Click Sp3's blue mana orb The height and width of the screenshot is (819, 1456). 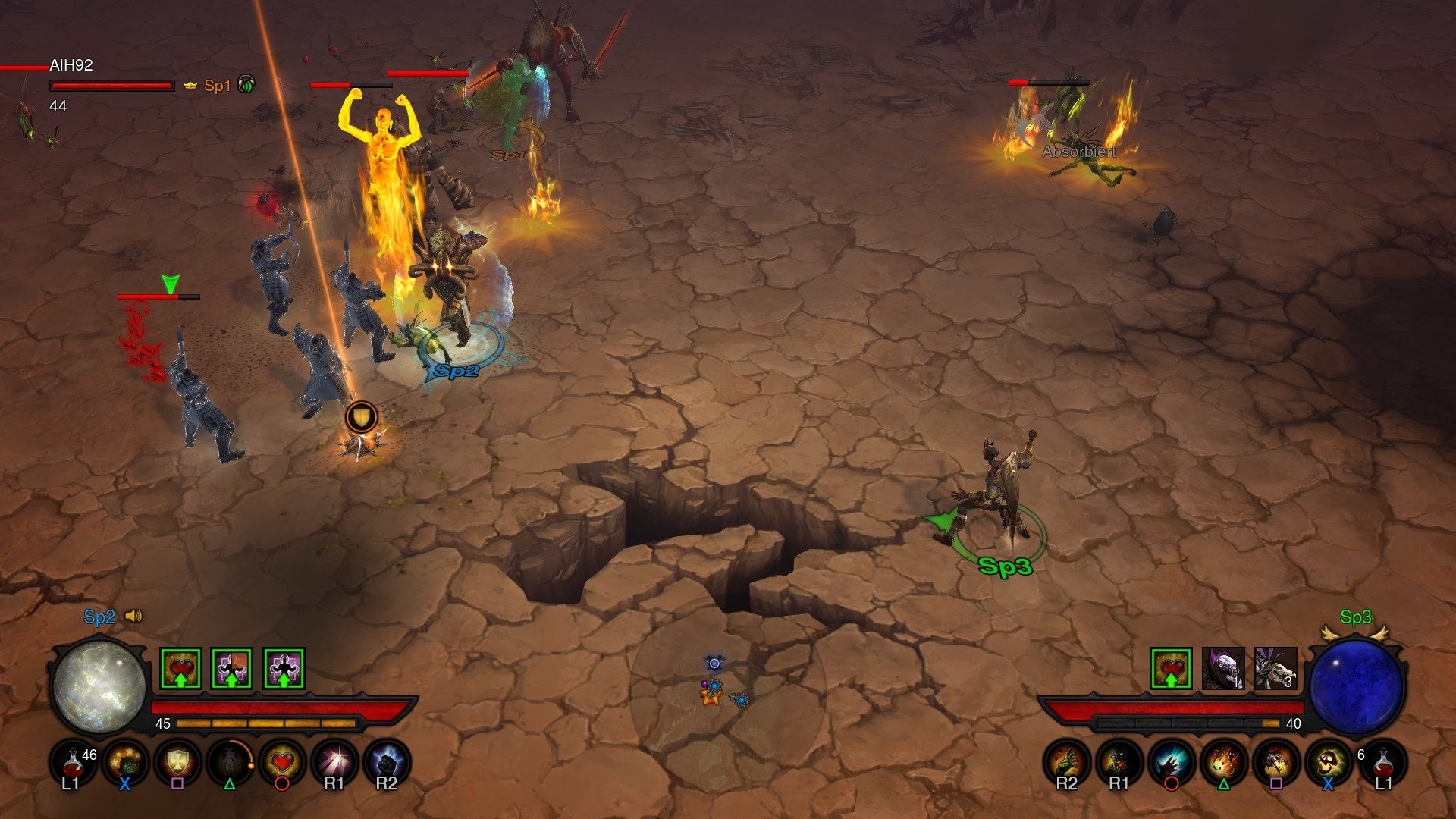(1357, 686)
